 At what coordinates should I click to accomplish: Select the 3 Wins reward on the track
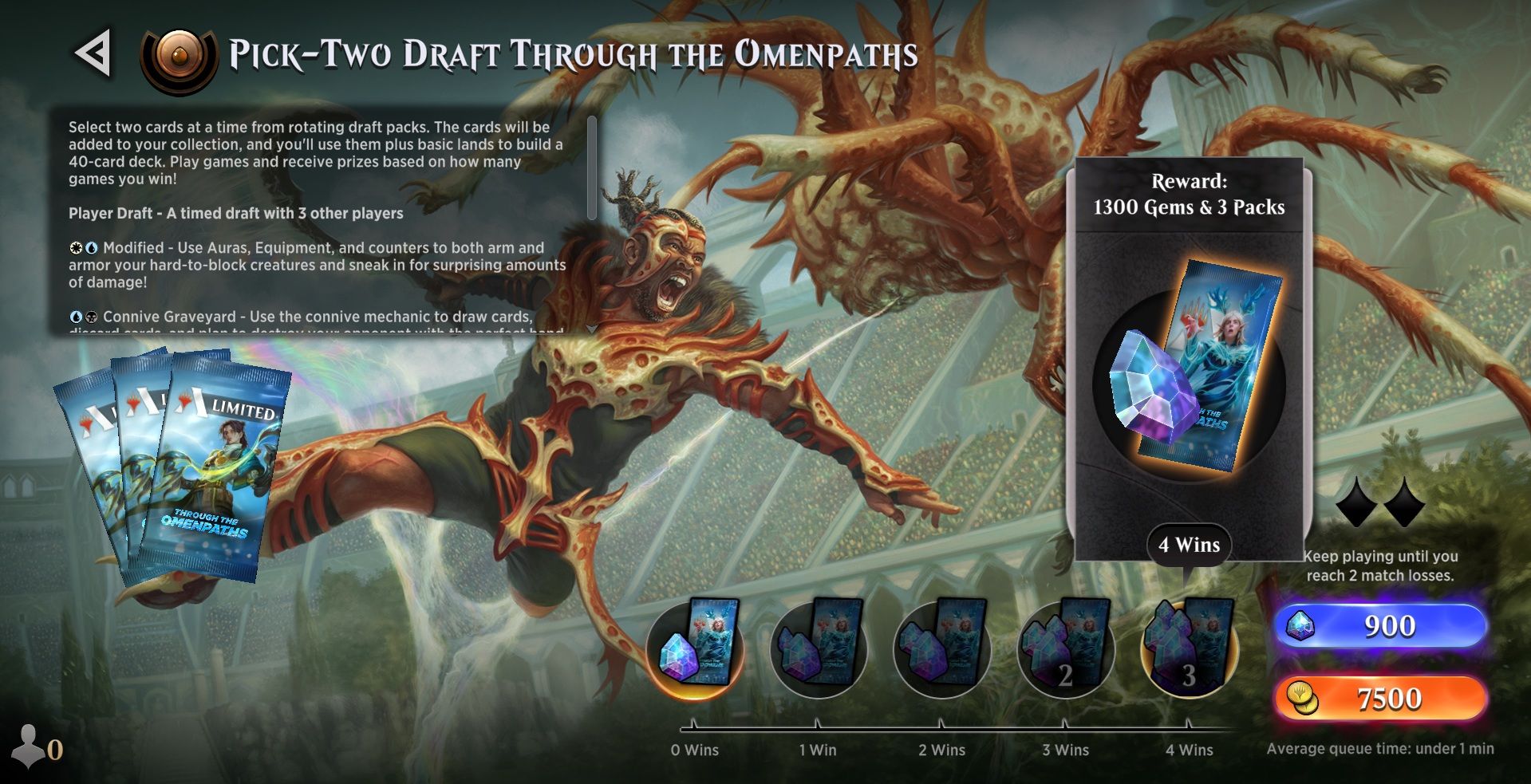[1064, 648]
